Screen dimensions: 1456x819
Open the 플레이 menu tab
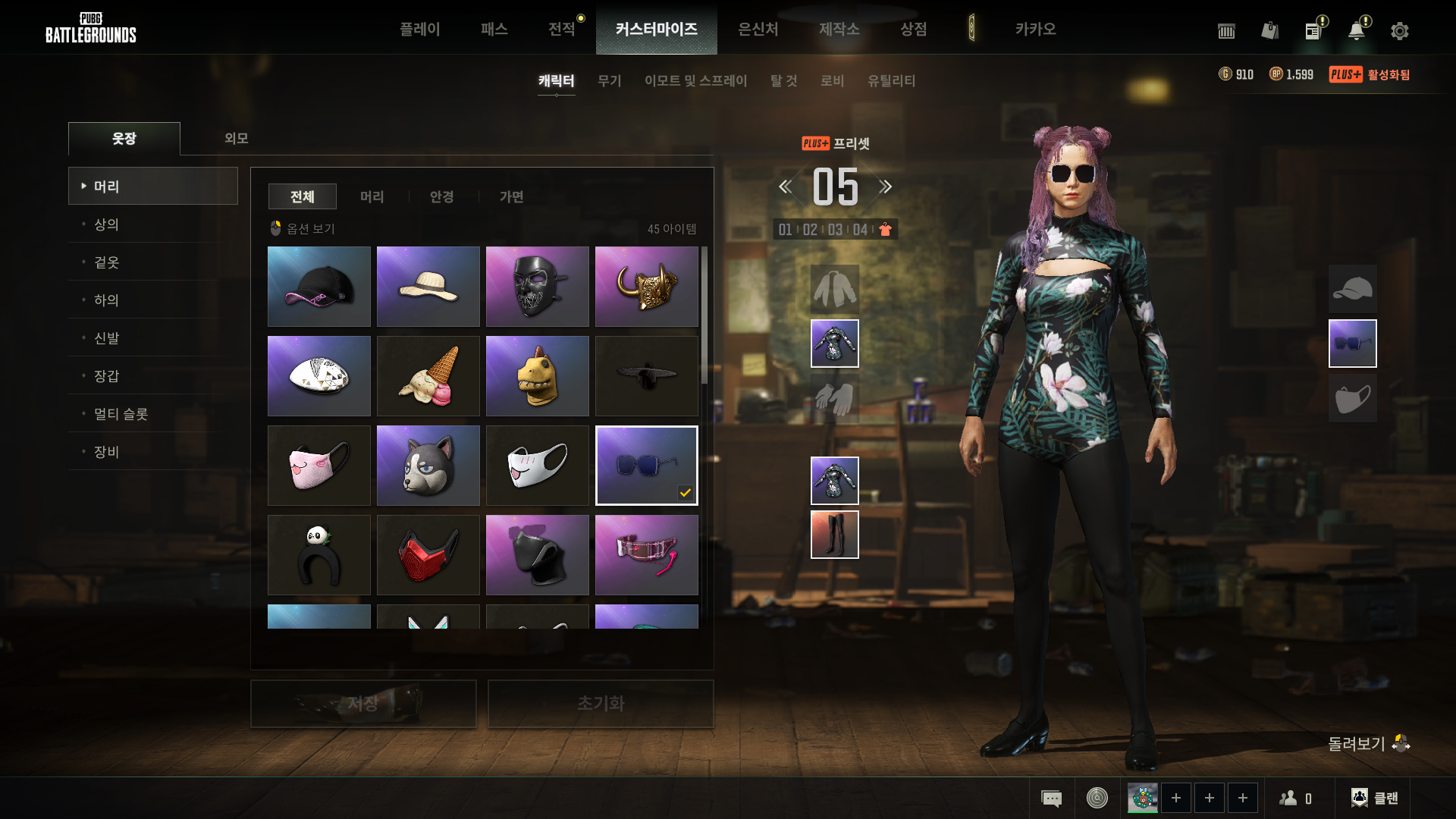pos(419,29)
